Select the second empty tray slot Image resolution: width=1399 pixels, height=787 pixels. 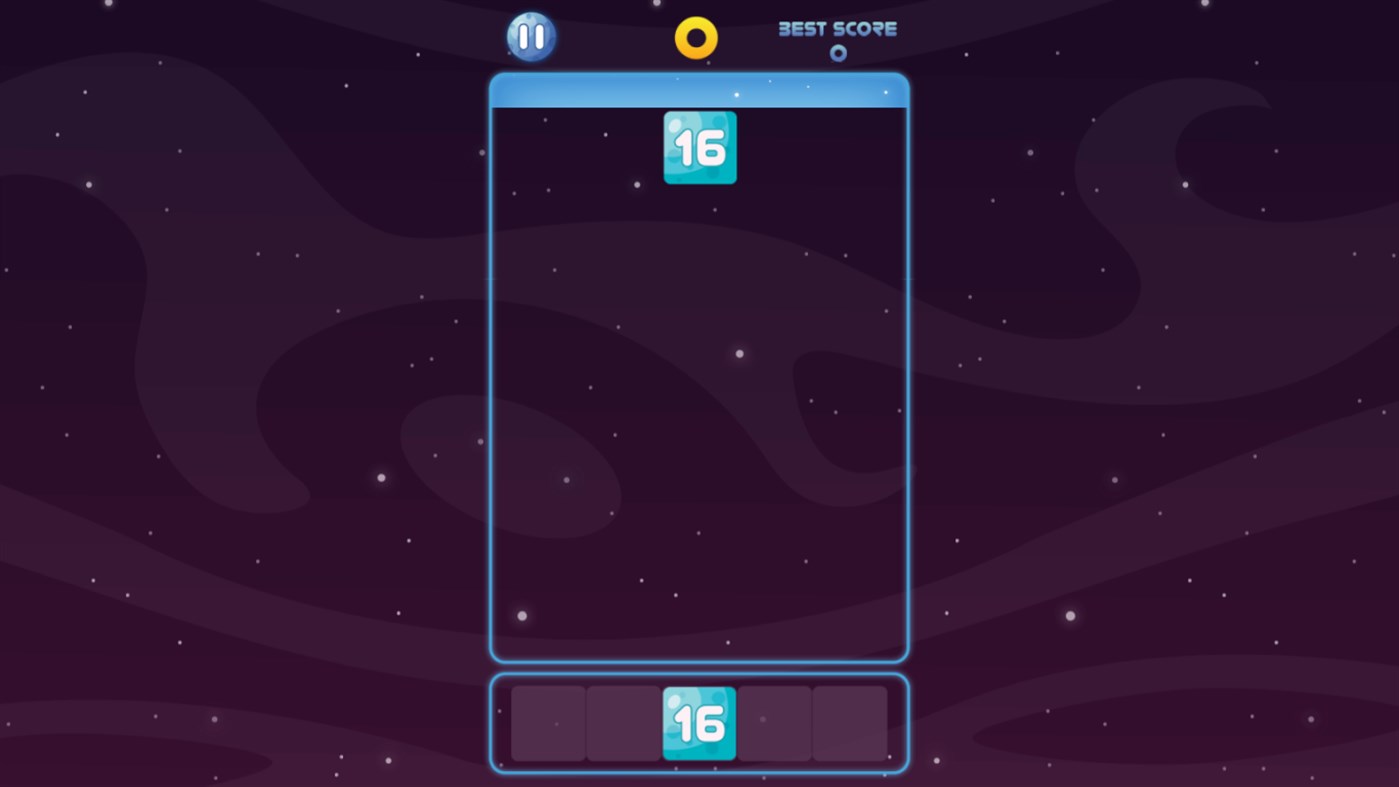[x=623, y=722]
